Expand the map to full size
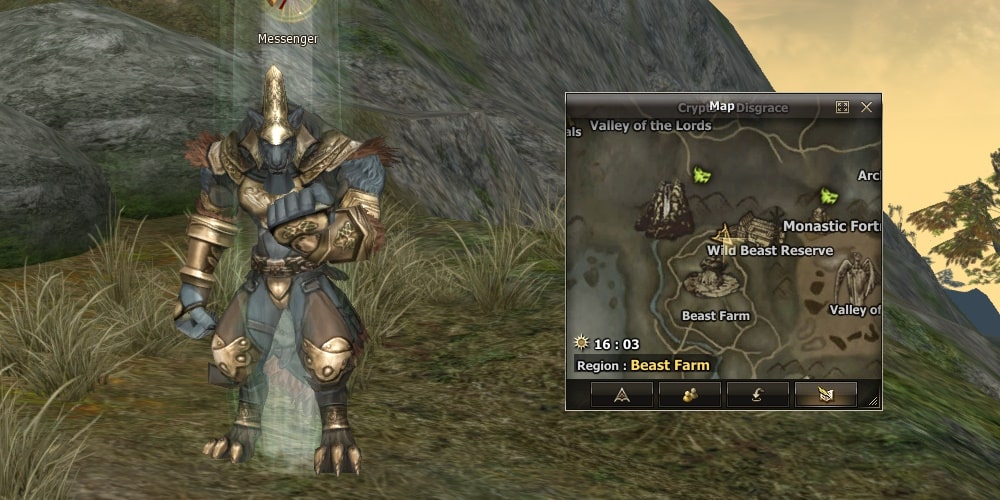Viewport: 1000px width, 500px height. coord(842,107)
